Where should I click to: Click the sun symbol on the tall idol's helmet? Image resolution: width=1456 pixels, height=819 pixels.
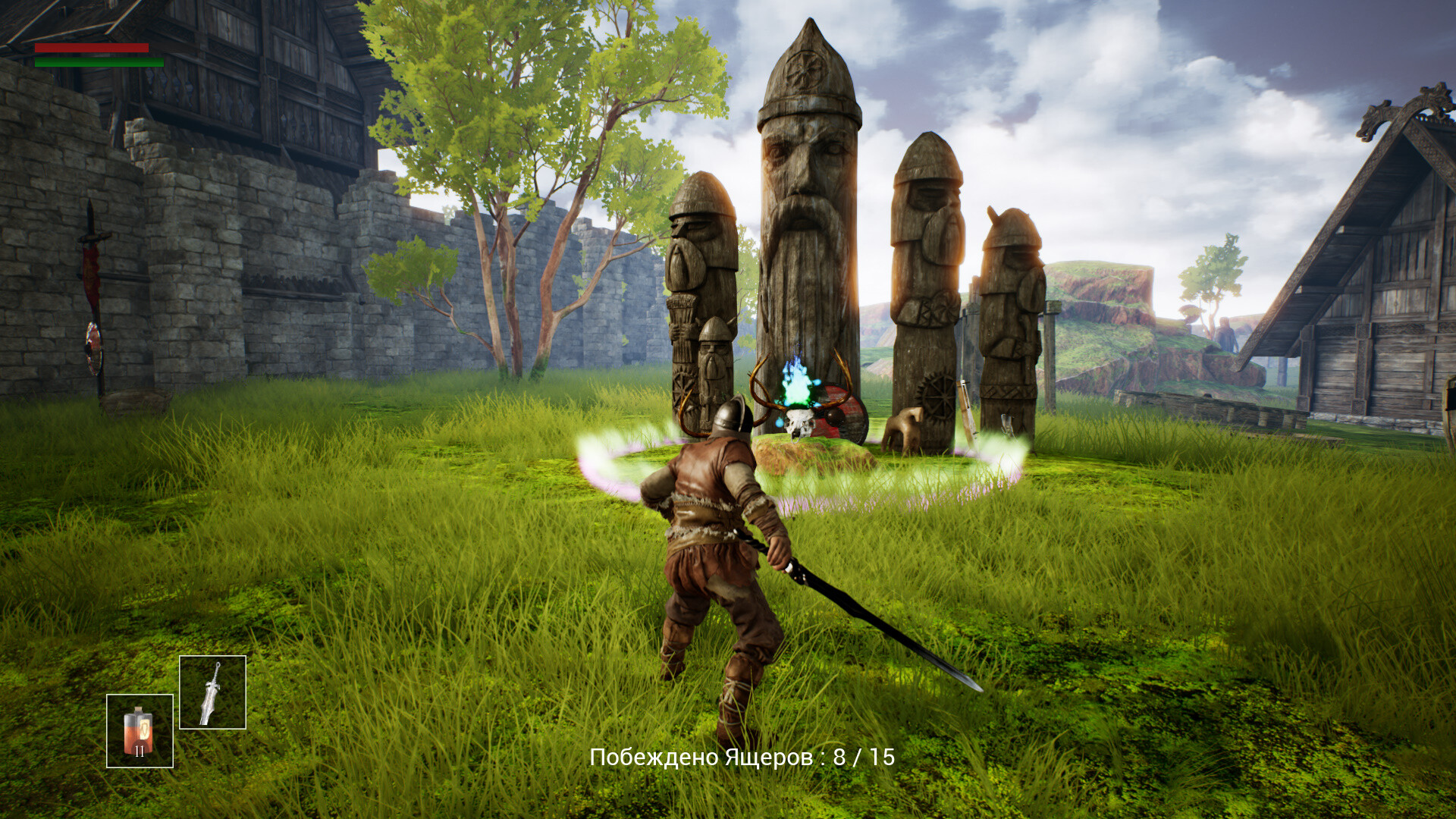pyautogui.click(x=805, y=70)
